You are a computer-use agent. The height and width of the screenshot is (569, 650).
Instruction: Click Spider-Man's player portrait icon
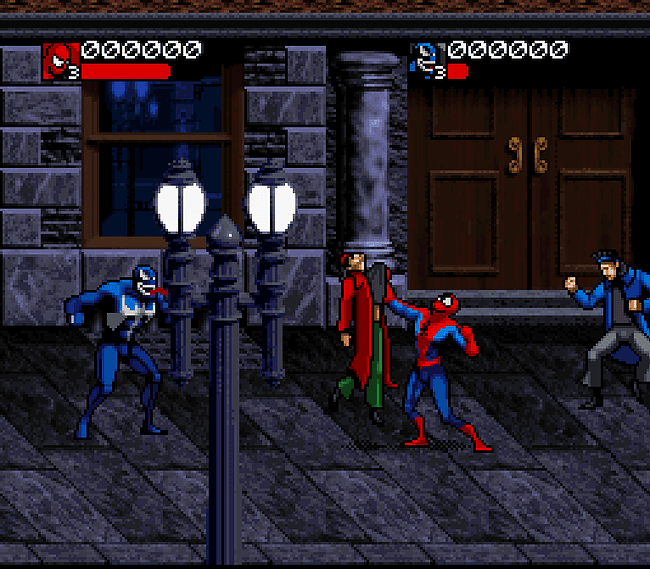click(60, 61)
